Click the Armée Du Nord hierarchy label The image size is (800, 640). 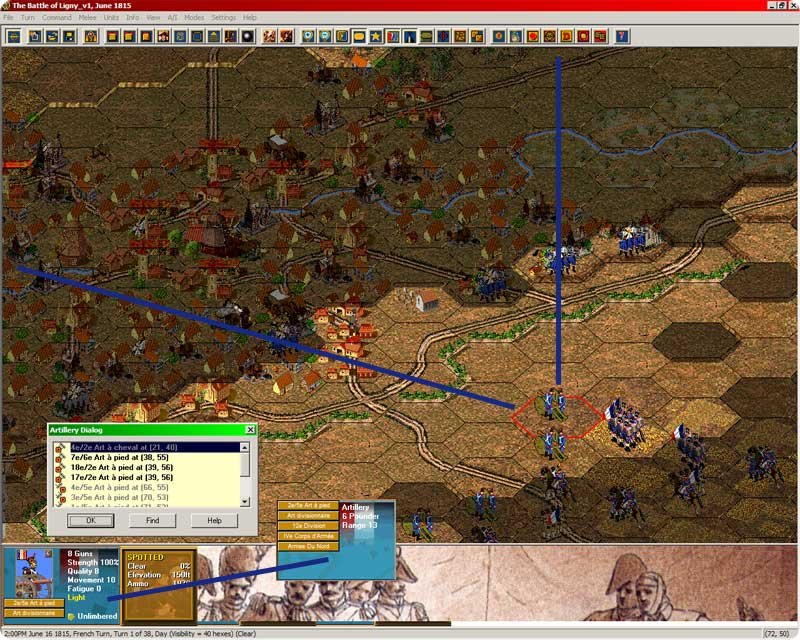point(308,546)
